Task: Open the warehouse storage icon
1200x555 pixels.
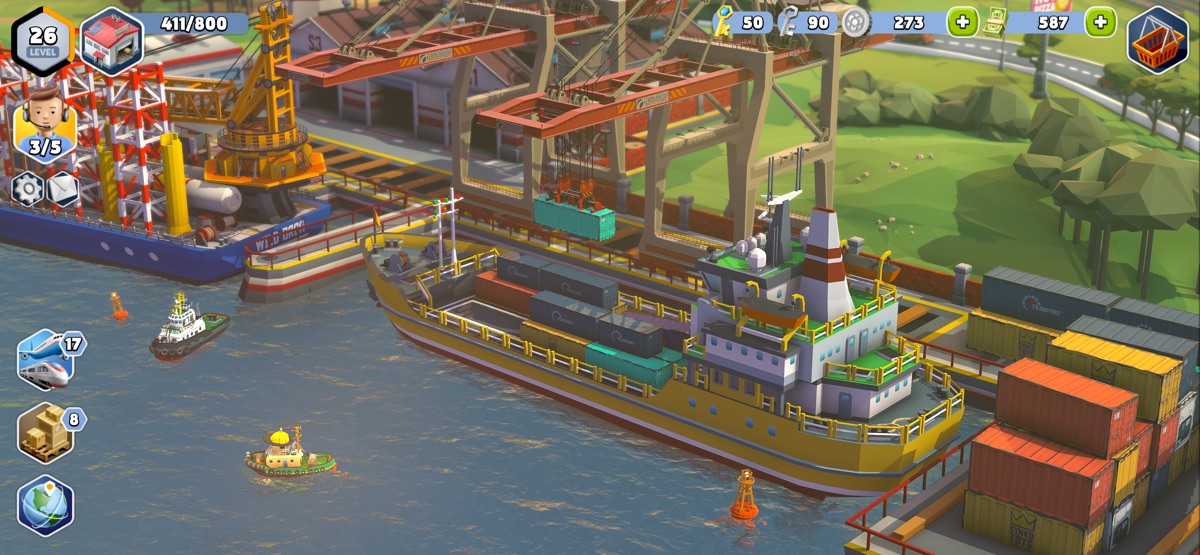Action: coord(110,41)
